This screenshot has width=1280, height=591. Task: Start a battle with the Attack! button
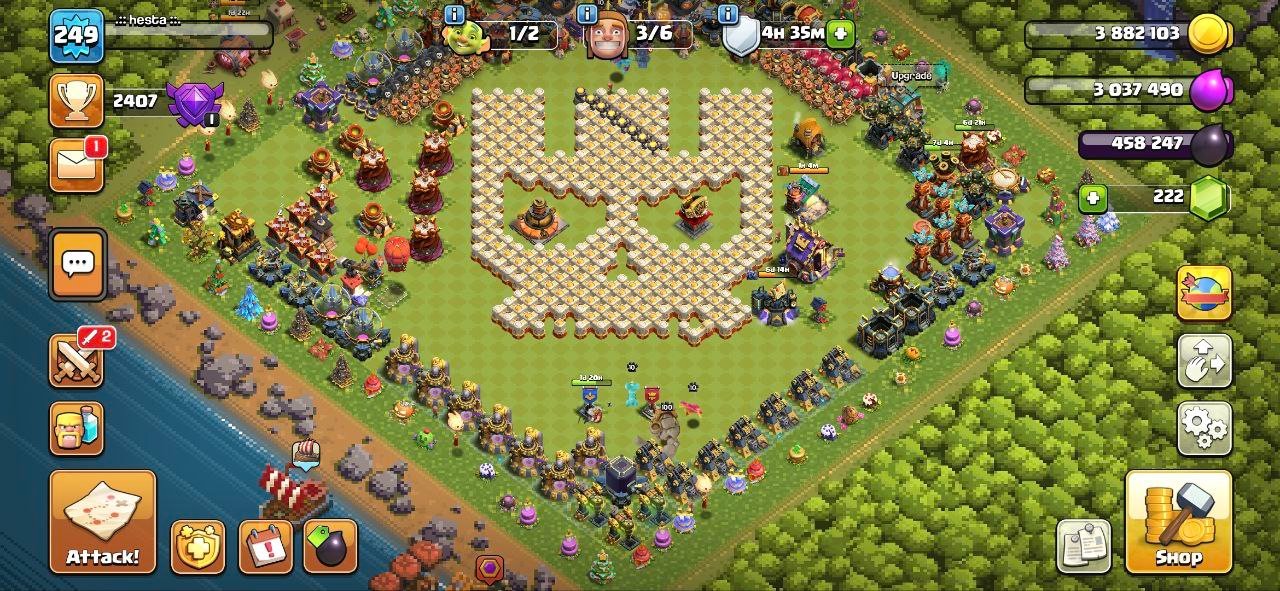103,521
